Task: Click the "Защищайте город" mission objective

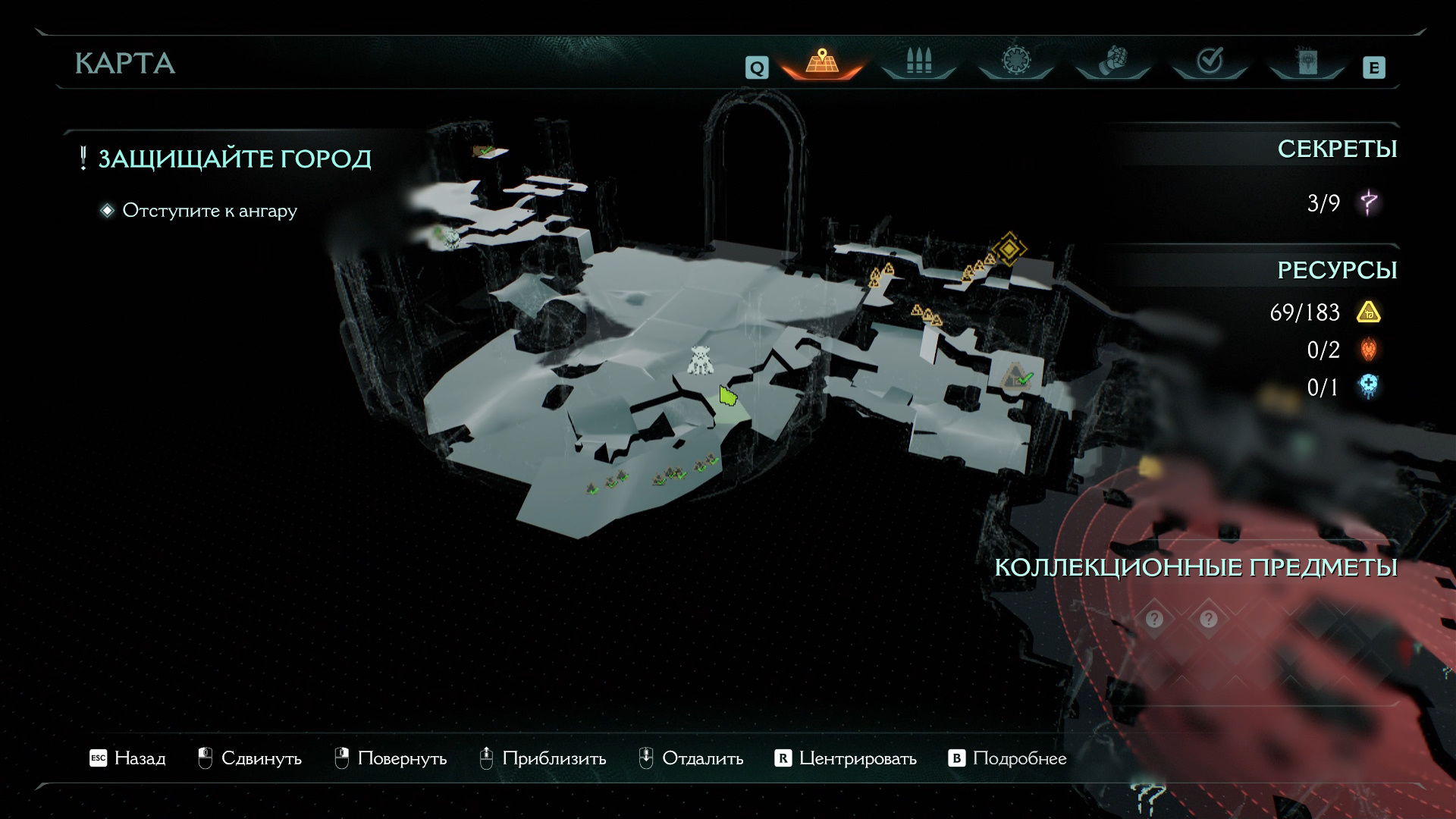Action: pyautogui.click(x=234, y=158)
